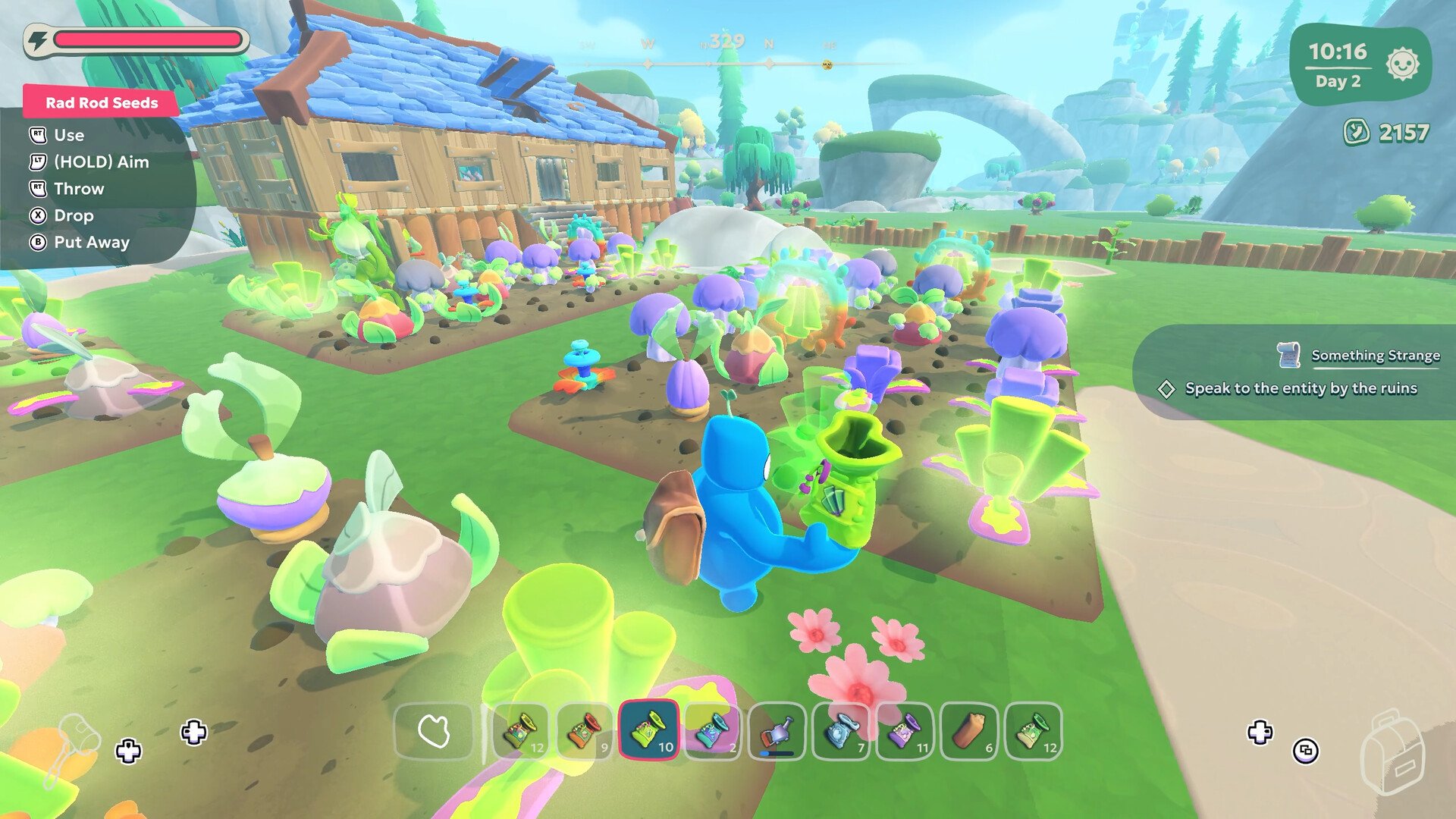Viewport: 1456px width, 819px height.
Task: Select the brown log item slot
Action: pos(969,732)
